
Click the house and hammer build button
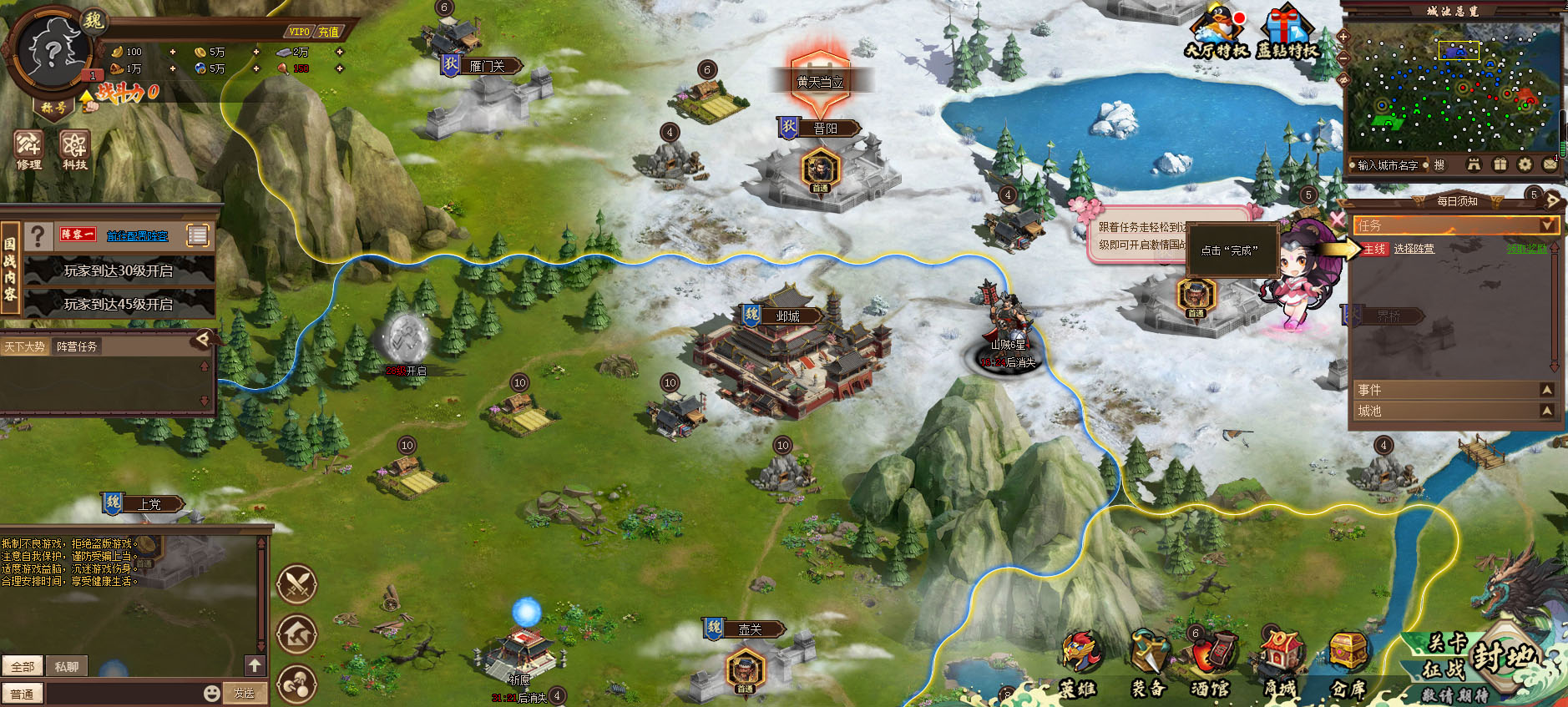(296, 634)
